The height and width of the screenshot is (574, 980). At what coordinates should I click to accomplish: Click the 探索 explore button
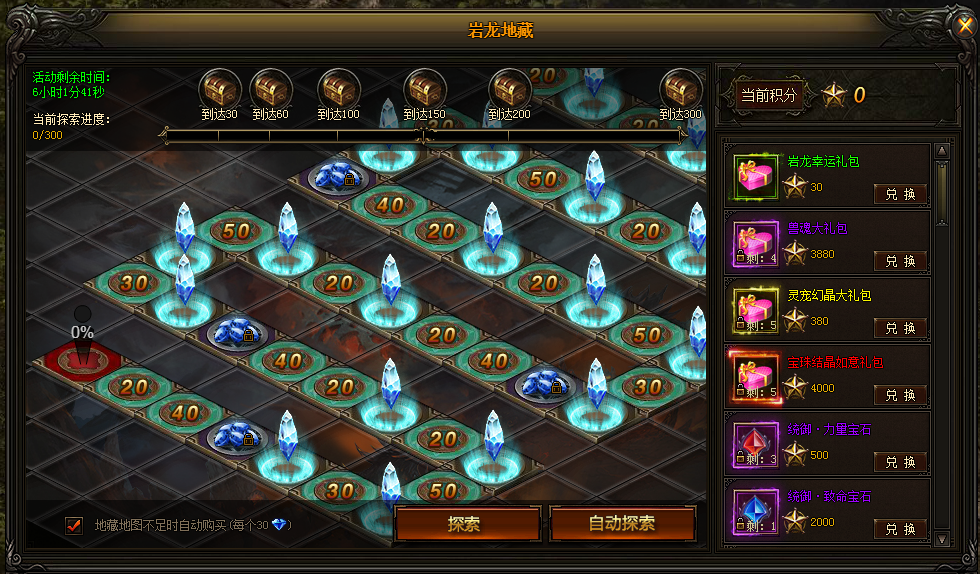coord(467,524)
